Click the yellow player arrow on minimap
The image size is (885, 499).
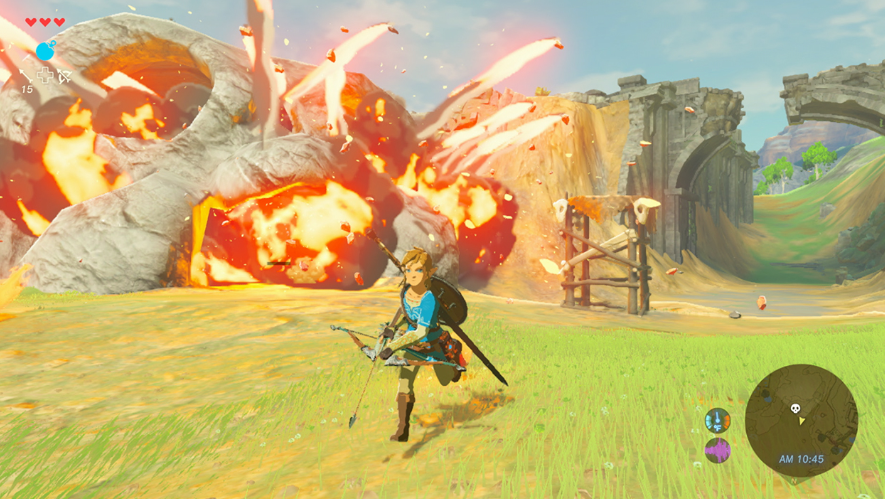click(x=801, y=421)
